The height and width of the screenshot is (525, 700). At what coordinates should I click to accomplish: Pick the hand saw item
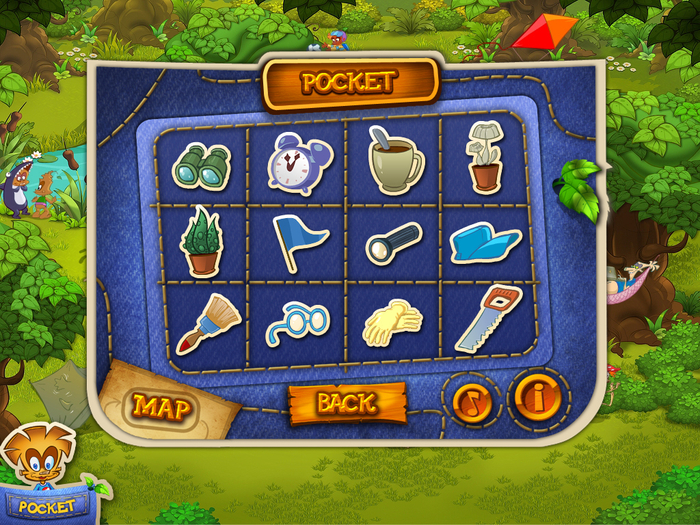[489, 319]
